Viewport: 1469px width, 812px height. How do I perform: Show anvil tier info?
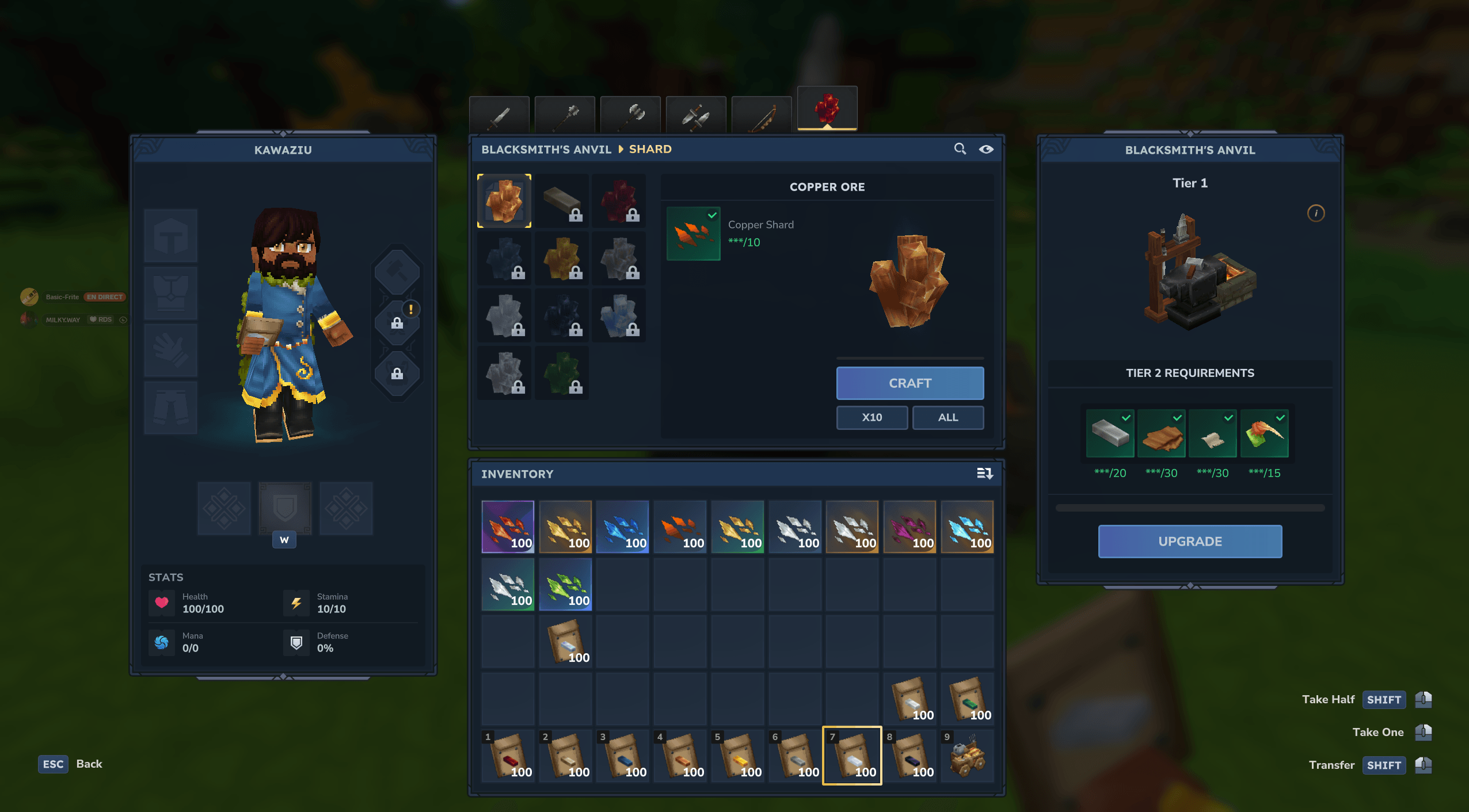[x=1315, y=214]
